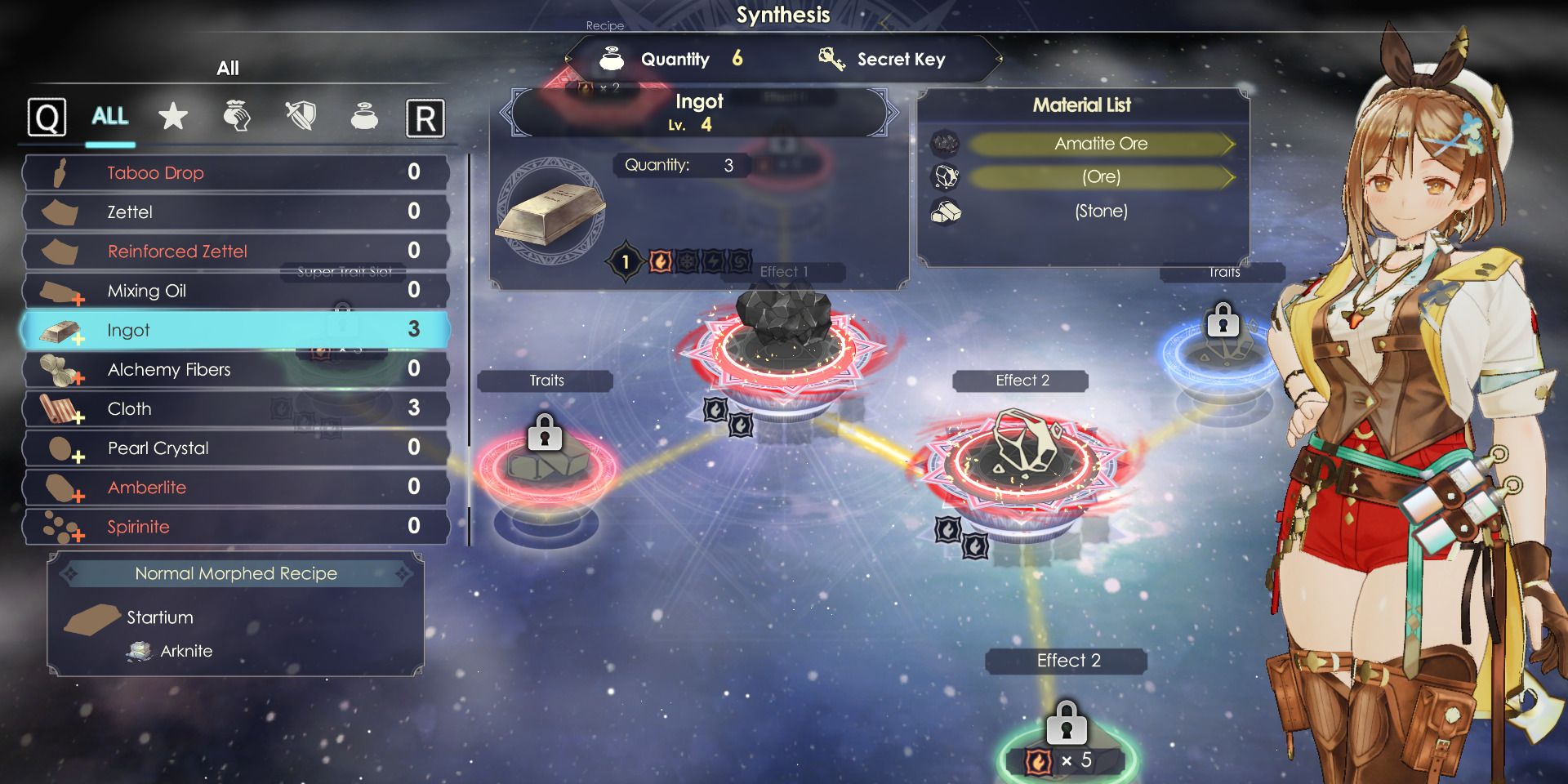Switch to the ALL filter tab
1568x784 pixels.
pyautogui.click(x=109, y=117)
